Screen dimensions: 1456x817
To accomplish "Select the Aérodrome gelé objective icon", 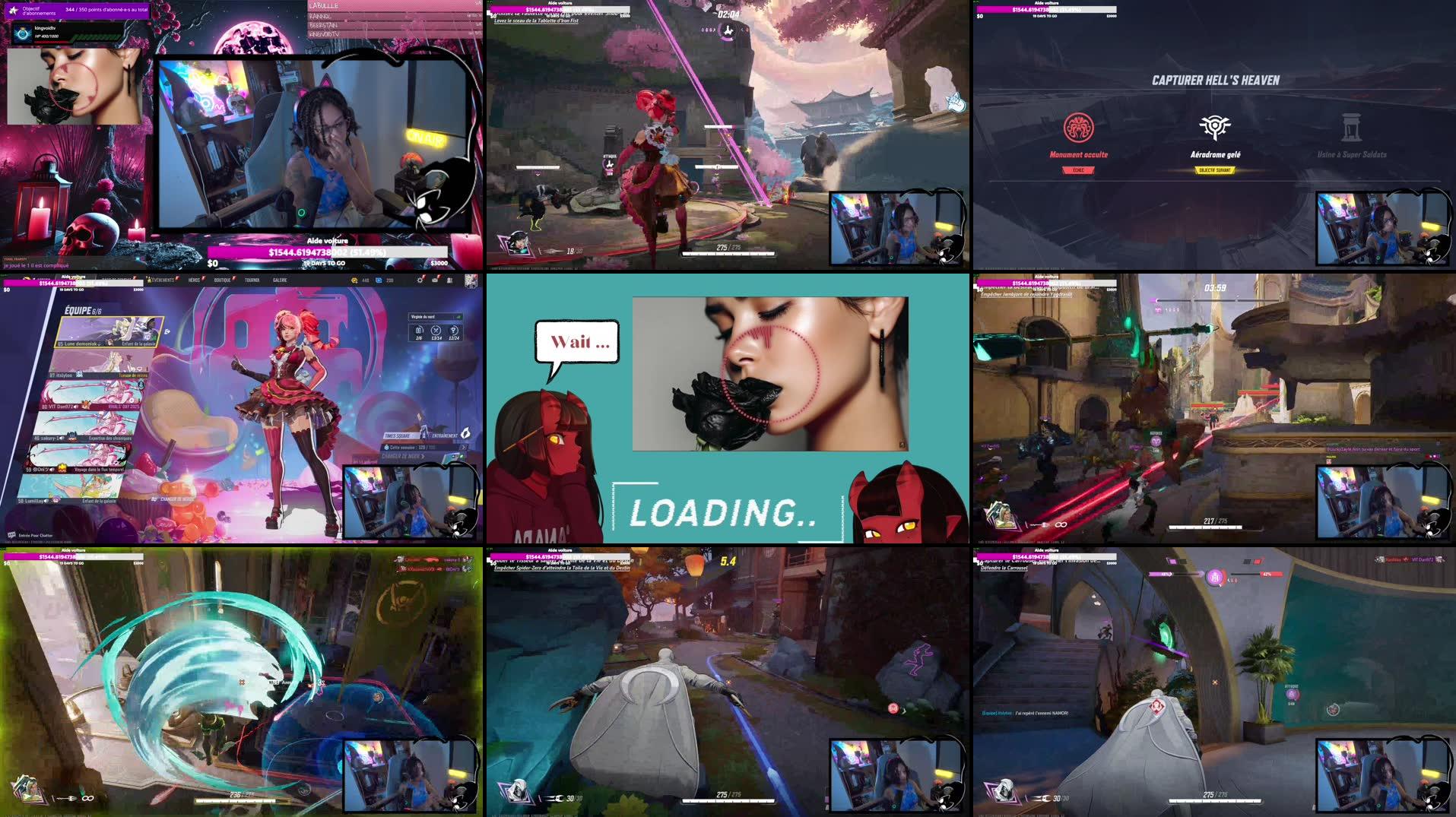I will 1215,125.
